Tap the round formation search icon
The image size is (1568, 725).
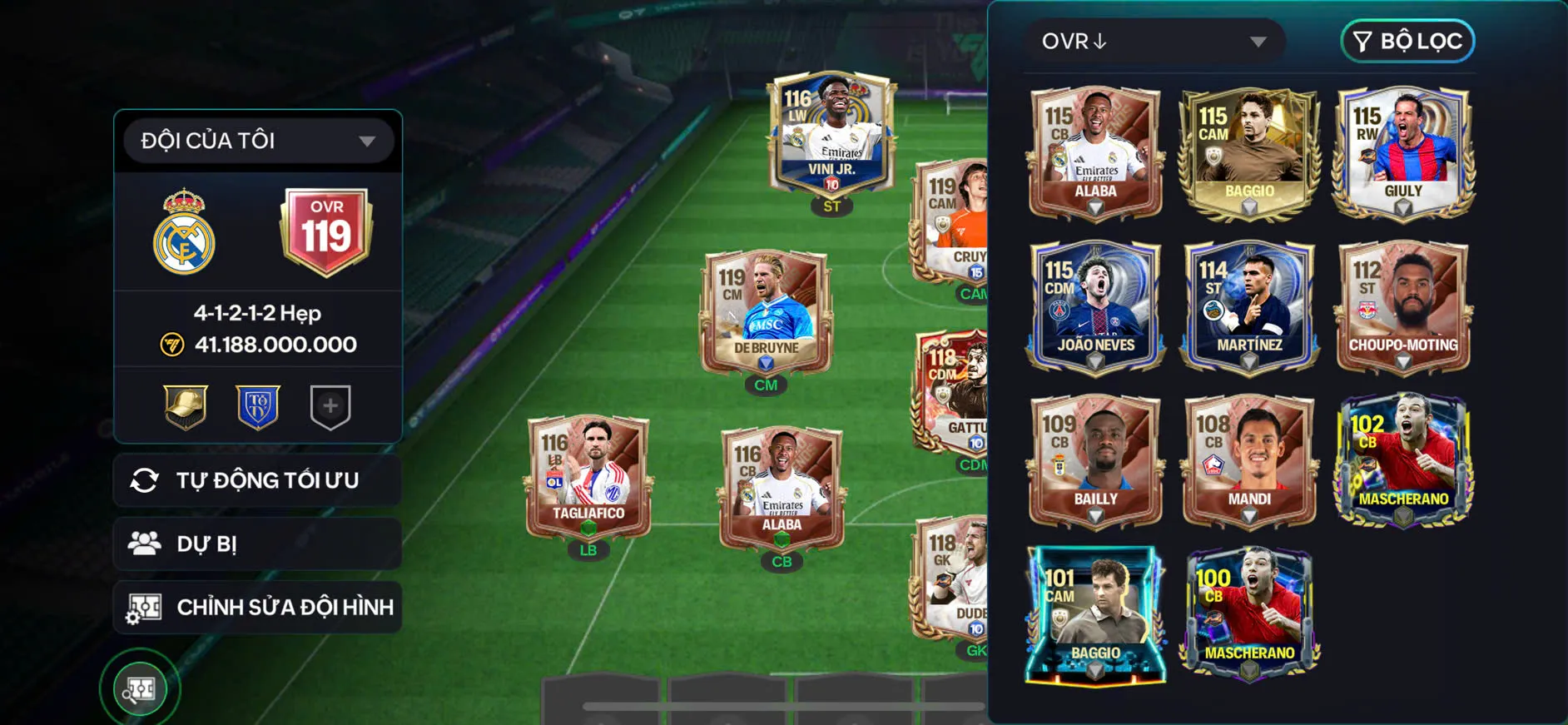[x=140, y=689]
